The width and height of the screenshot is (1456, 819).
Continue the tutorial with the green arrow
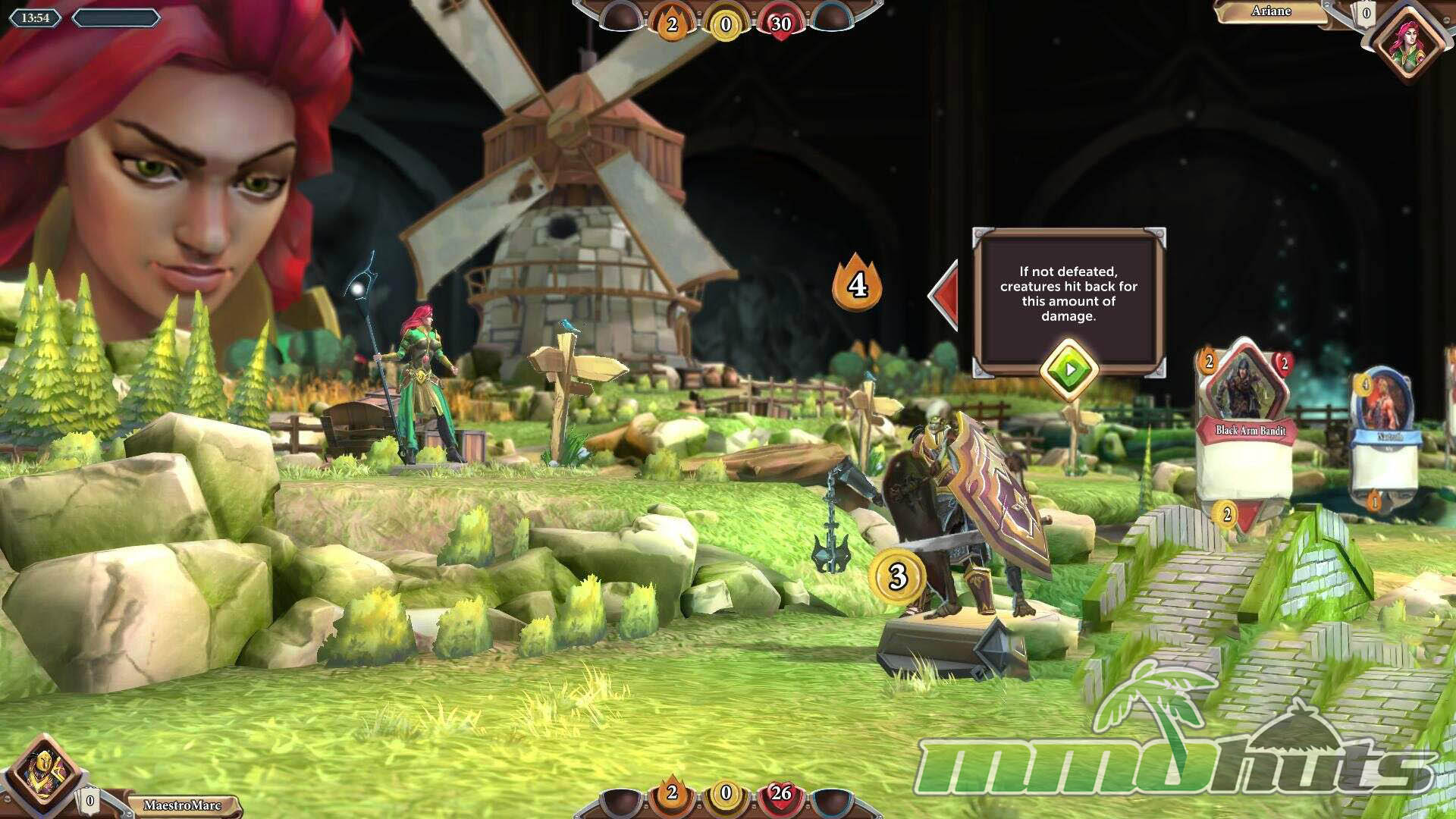coord(1068,370)
